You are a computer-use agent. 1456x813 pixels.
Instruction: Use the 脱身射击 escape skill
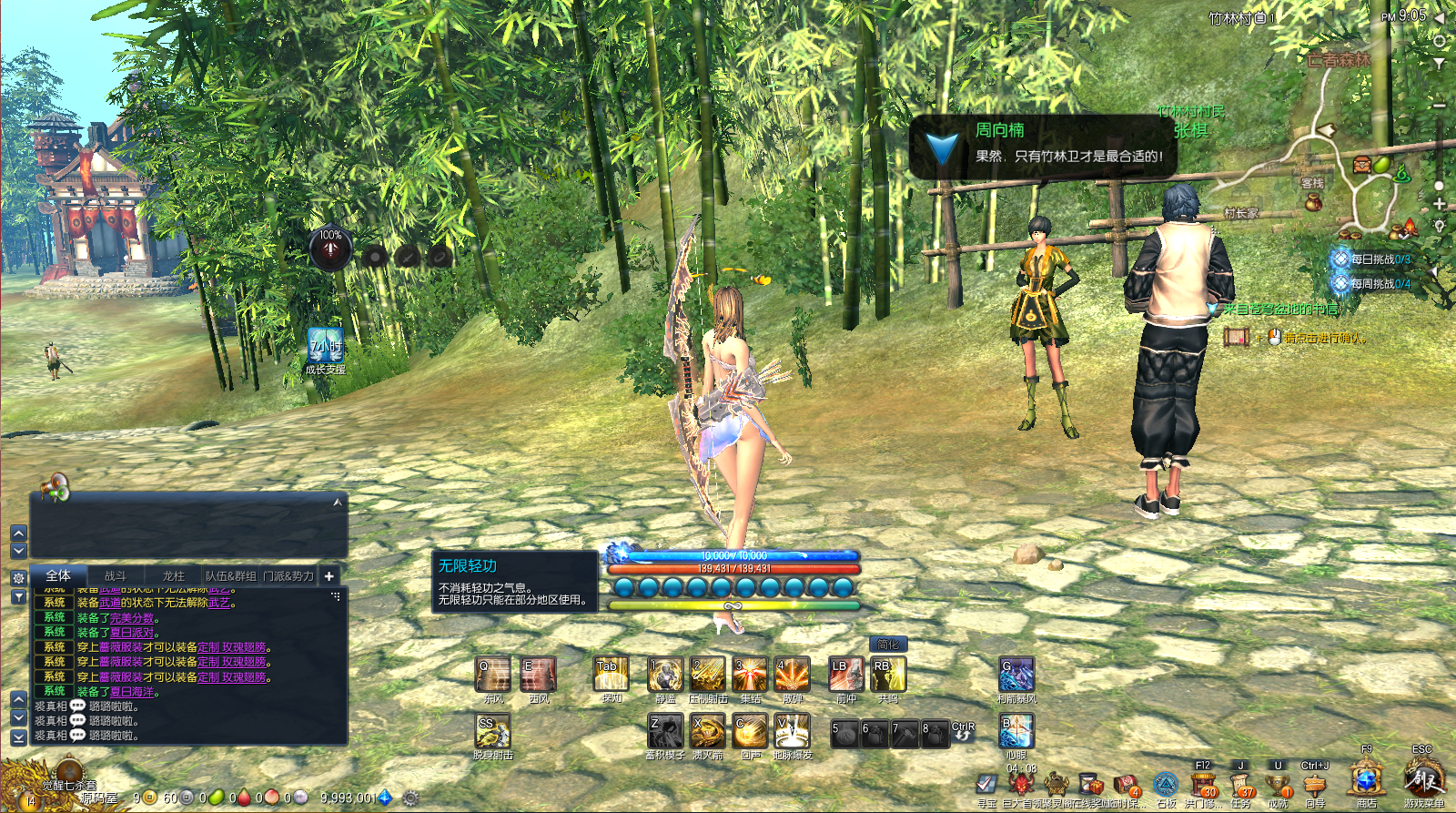(492, 731)
